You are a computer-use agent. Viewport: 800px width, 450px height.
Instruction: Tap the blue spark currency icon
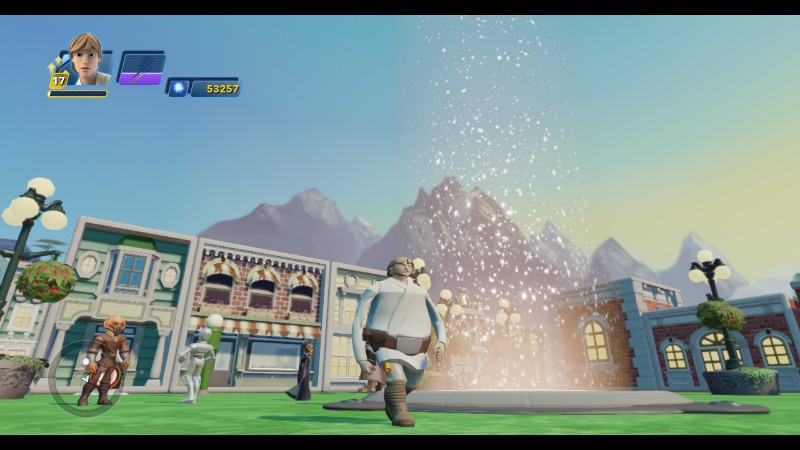[179, 88]
